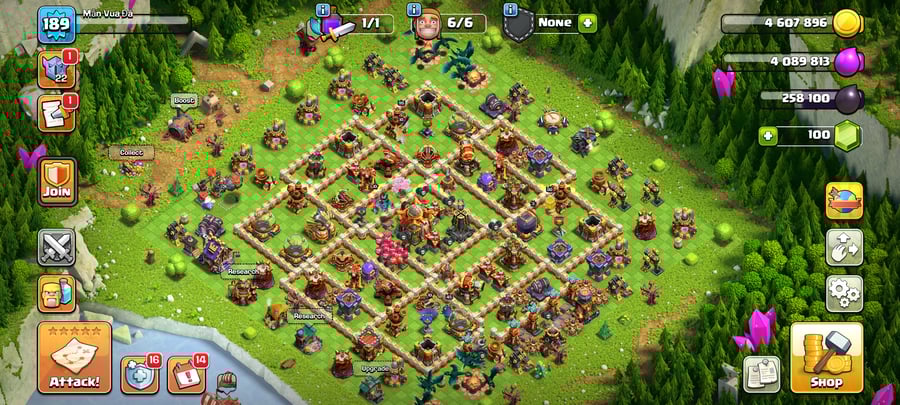Tap the Boost bubble on the building
Viewport: 900px width, 405px height.
(x=183, y=100)
